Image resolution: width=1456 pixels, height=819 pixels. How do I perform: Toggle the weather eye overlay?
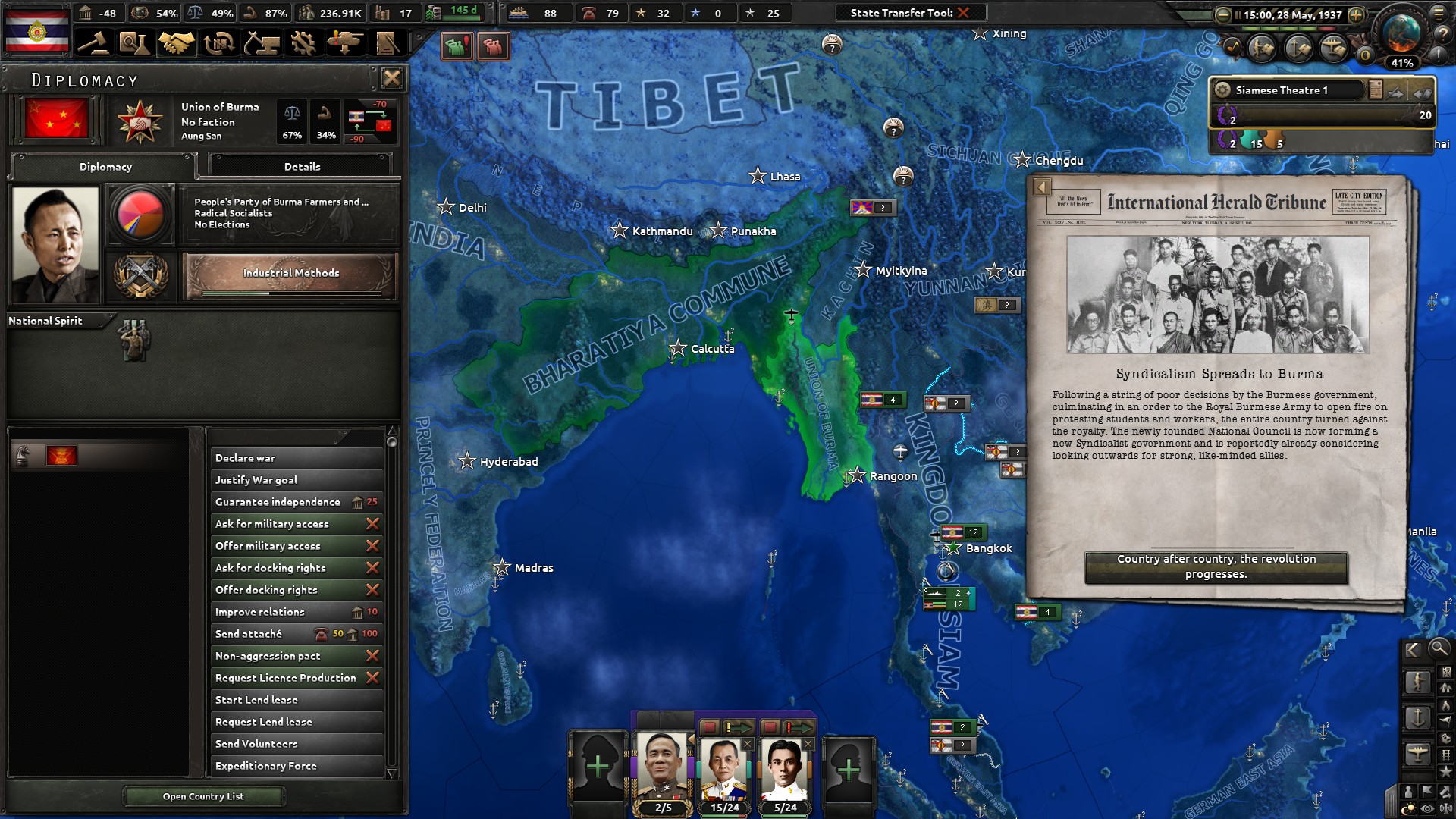1427,807
